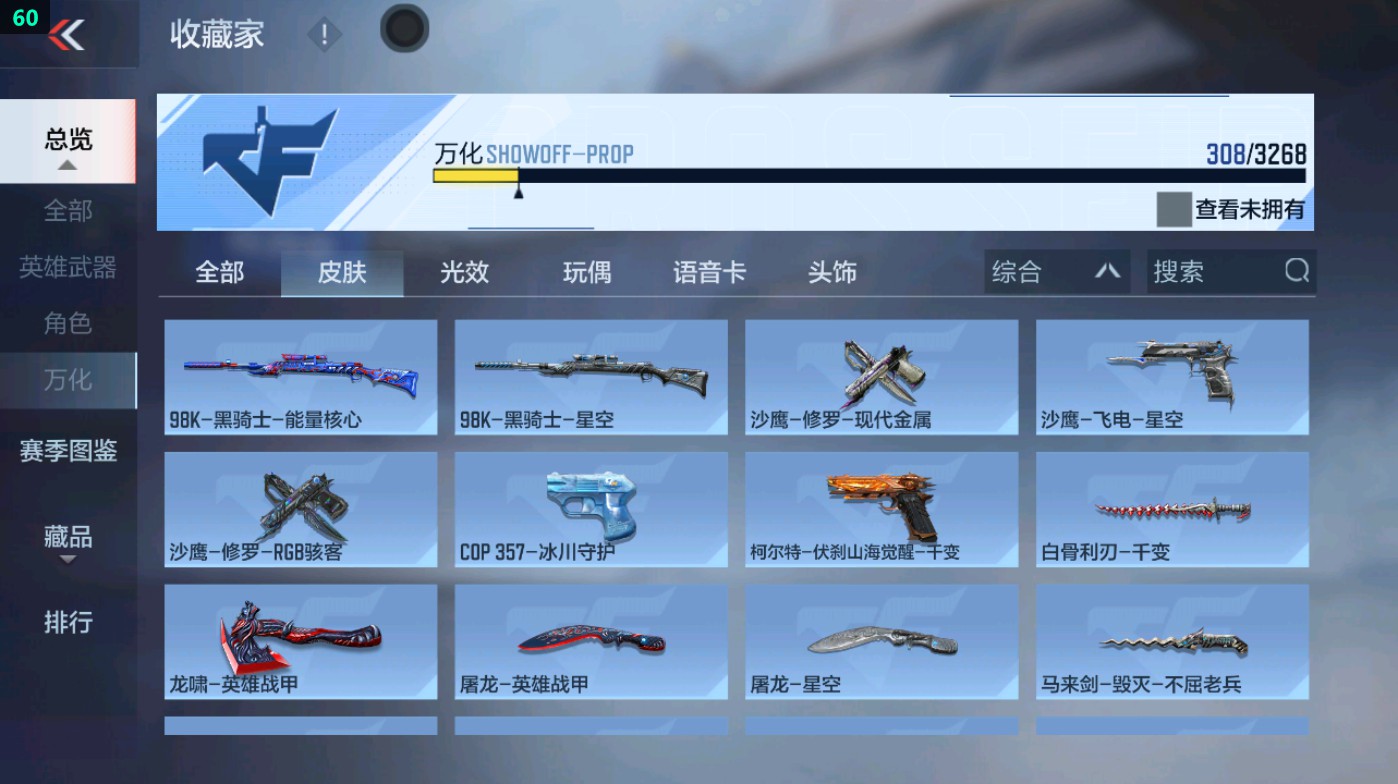The height and width of the screenshot is (784, 1398).
Task: Select the 龙啸-英雄战甲 weapon thumbnail
Action: point(299,640)
